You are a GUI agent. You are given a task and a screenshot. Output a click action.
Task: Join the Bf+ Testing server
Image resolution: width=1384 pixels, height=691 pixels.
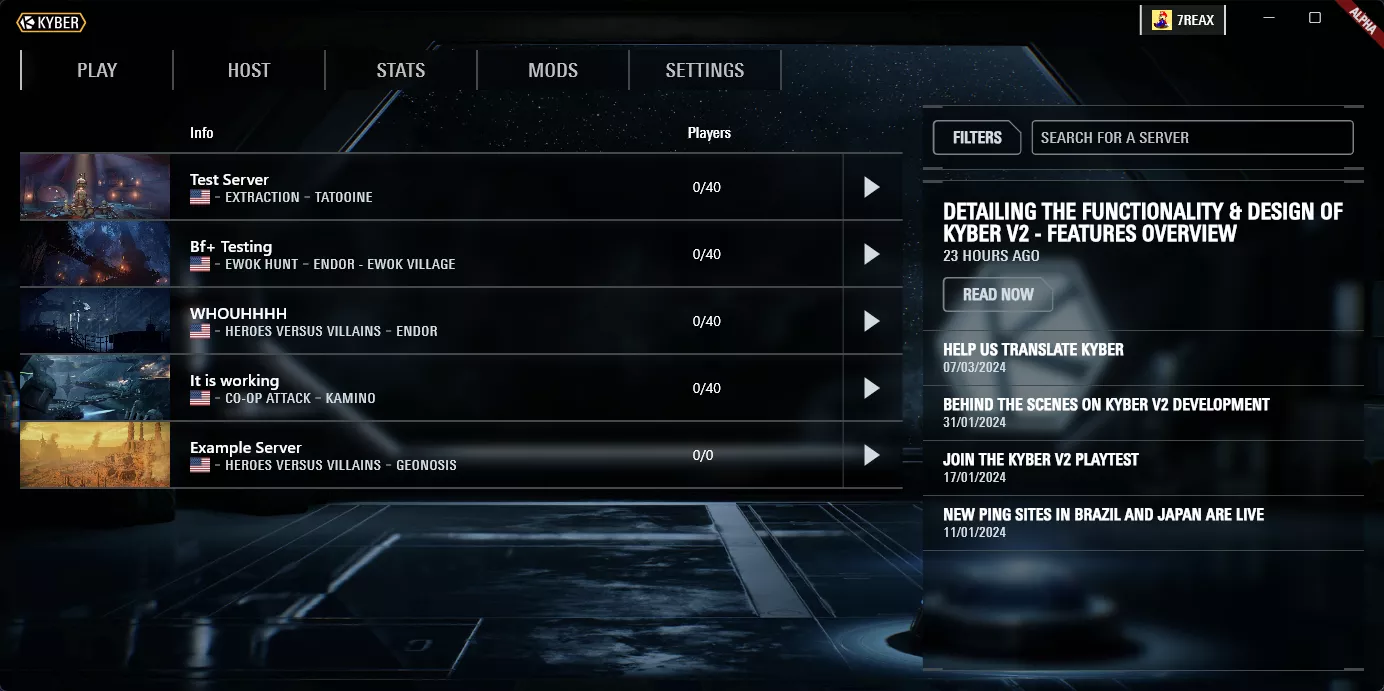coord(872,254)
